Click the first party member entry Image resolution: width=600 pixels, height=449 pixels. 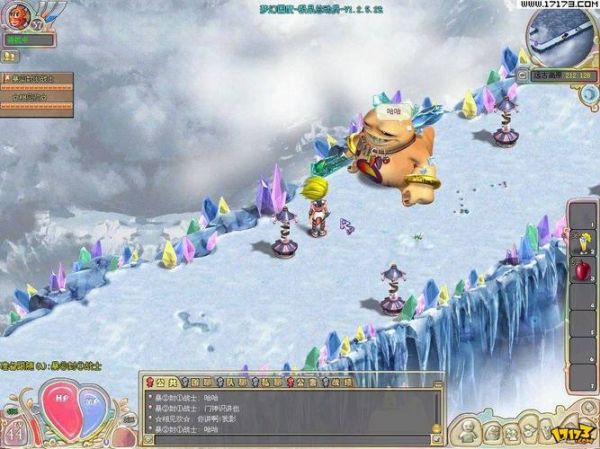click(40, 78)
